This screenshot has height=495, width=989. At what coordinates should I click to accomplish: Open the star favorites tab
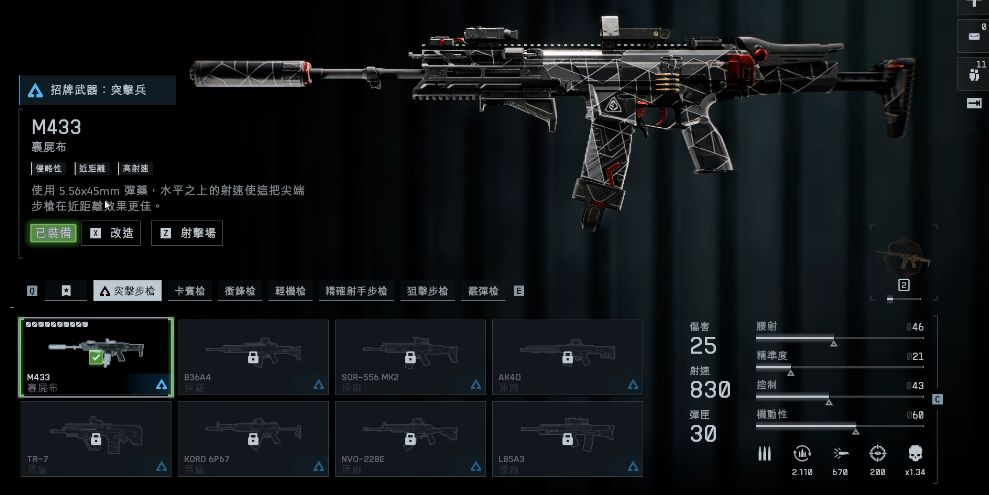coord(66,291)
